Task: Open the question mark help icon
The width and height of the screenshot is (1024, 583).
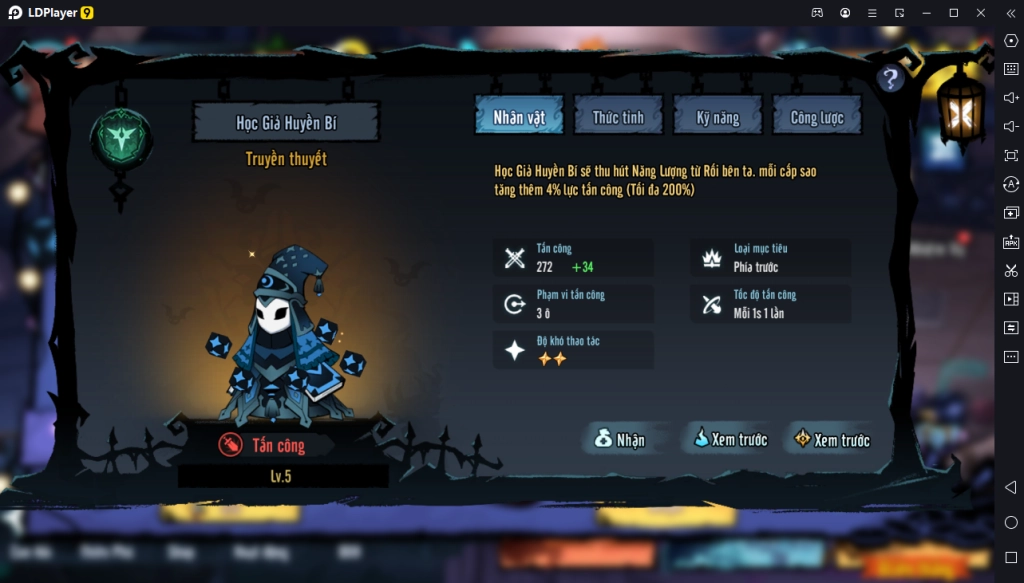Action: pyautogui.click(x=890, y=79)
